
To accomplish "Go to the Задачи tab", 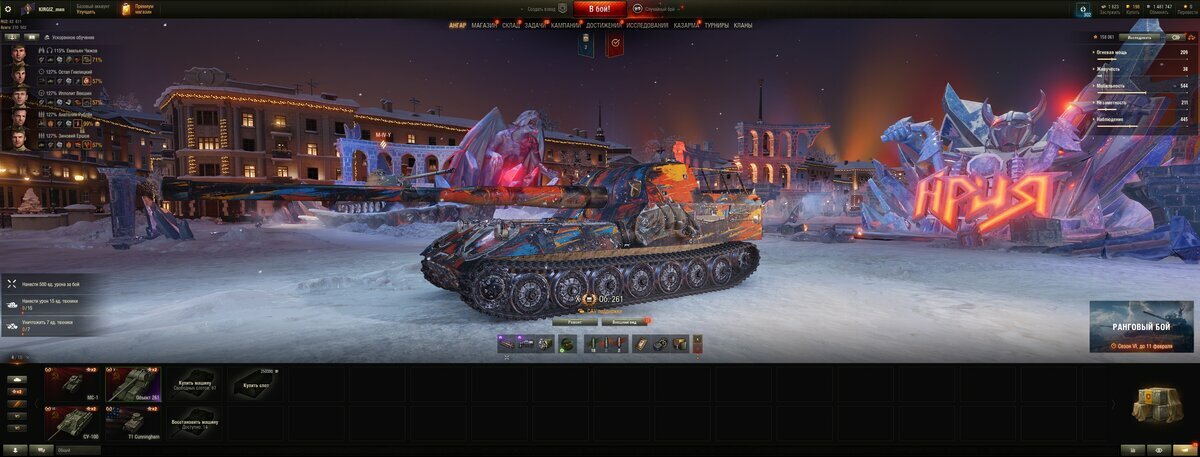I will tap(535, 25).
